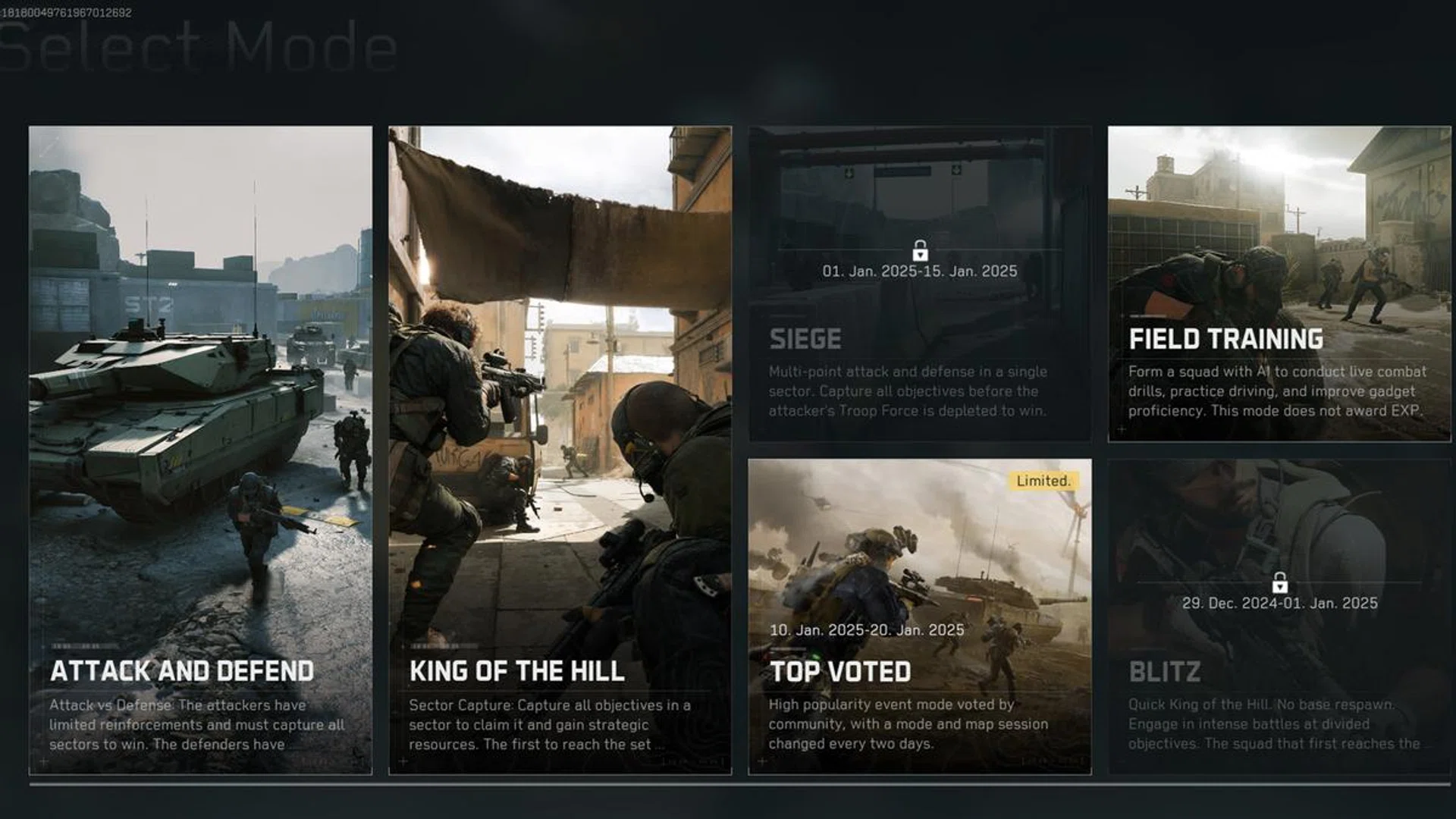Click the grayed-out BLITZ heading
Viewport: 1456px width, 819px height.
(1166, 670)
